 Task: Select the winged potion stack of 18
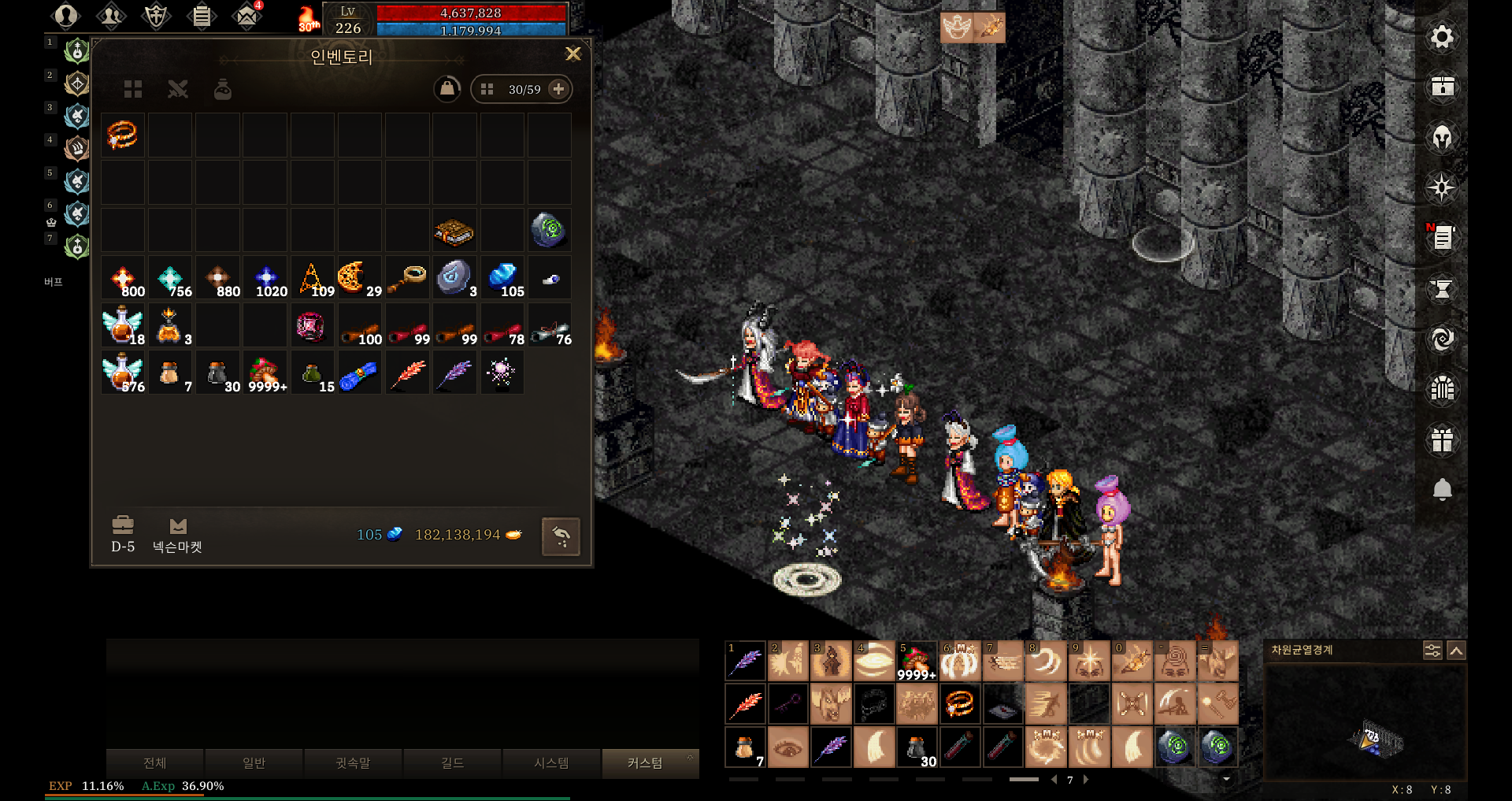point(123,326)
